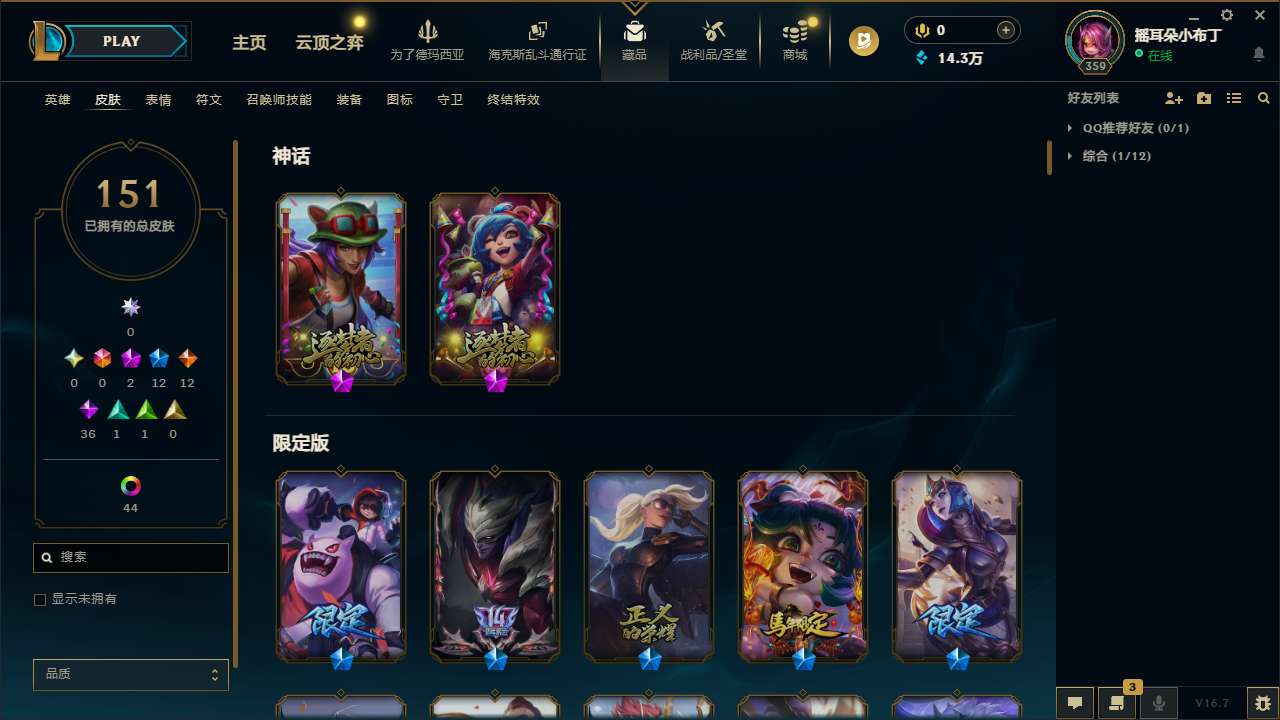Expand the 品质 quality dropdown
This screenshot has height=720, width=1280.
[x=130, y=674]
